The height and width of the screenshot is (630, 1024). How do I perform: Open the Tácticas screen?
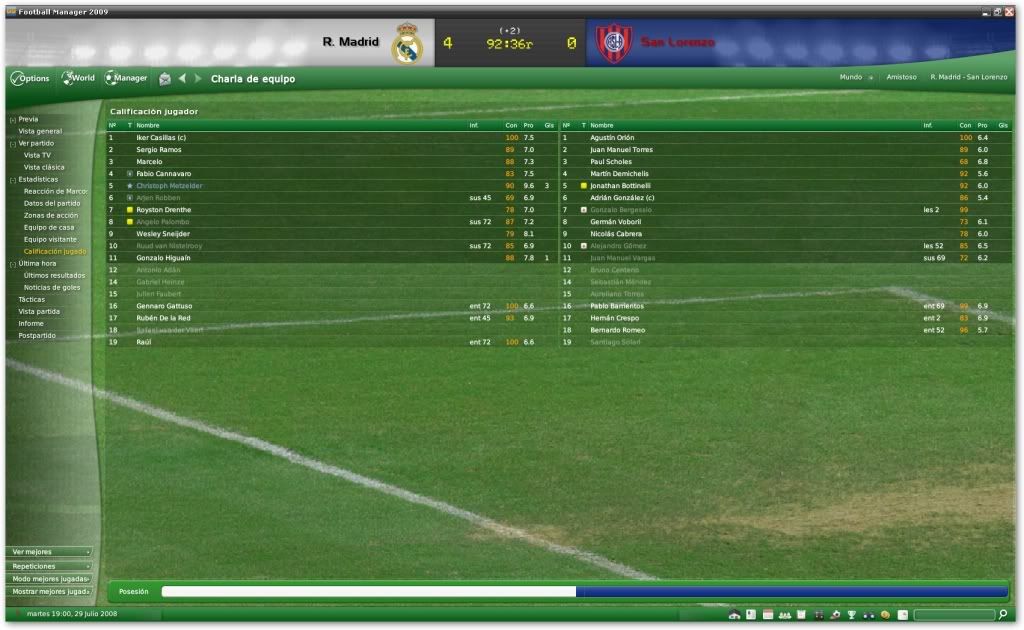click(32, 299)
